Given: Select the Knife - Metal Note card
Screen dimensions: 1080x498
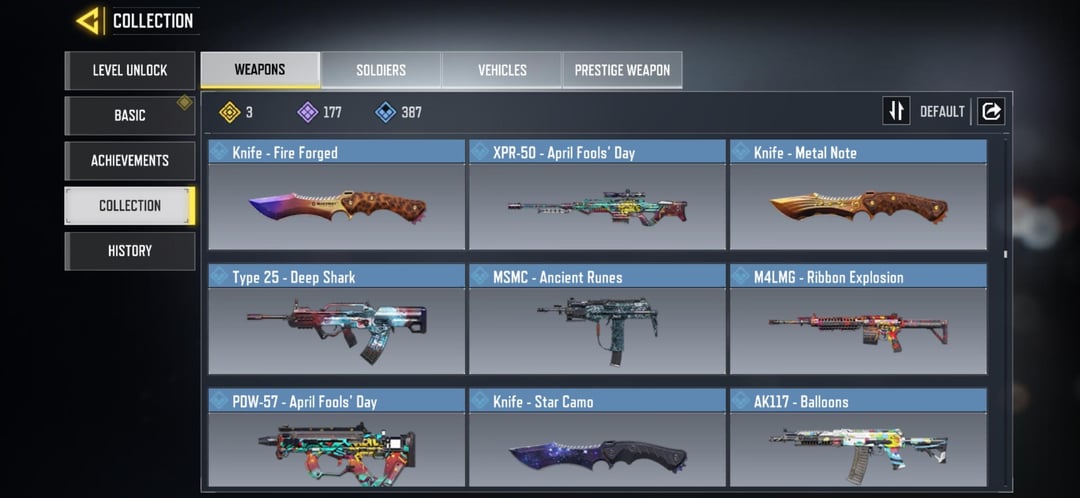Looking at the screenshot, I should pos(858,196).
